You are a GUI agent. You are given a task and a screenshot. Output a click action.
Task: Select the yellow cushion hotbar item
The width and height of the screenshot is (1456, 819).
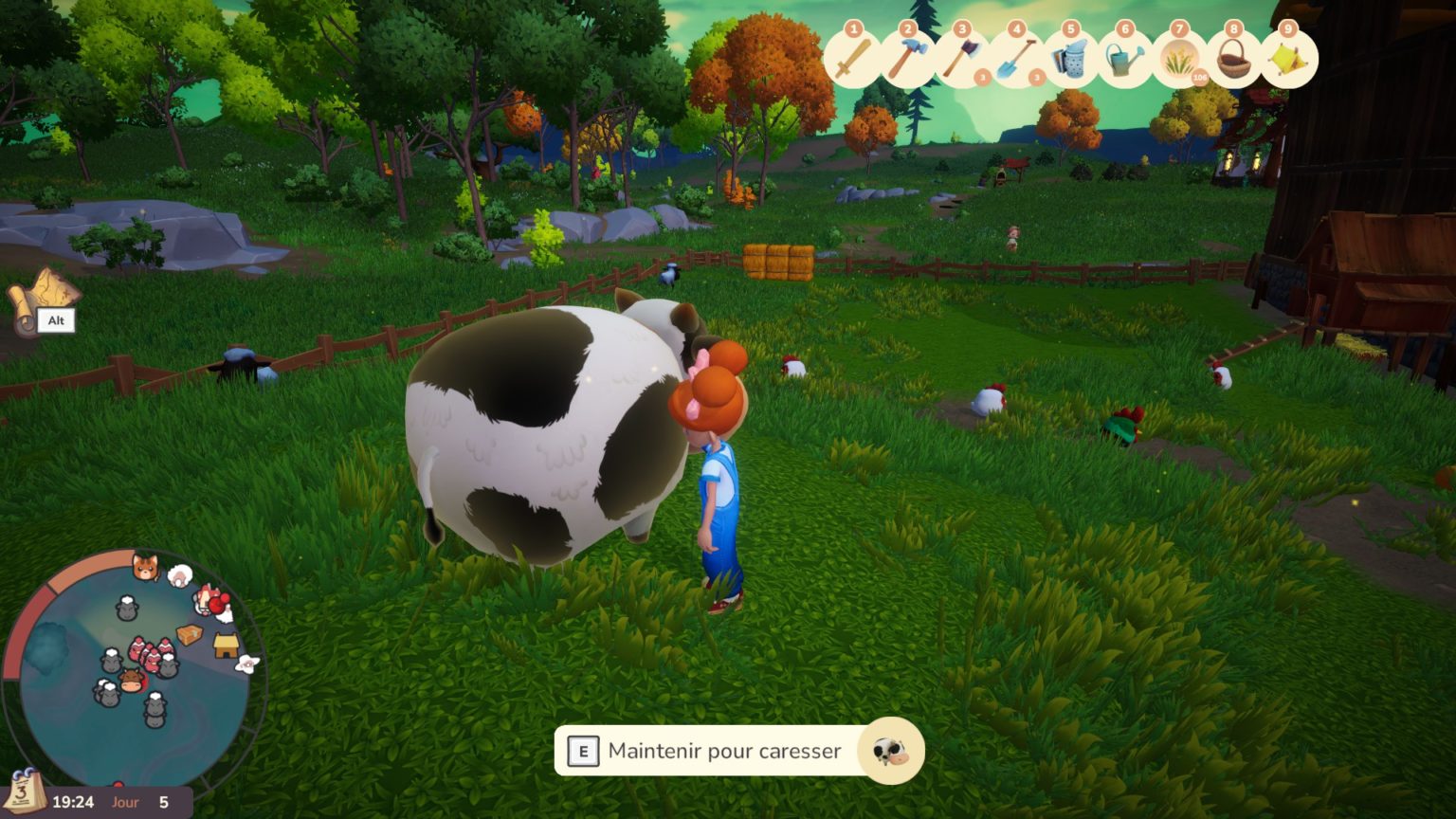click(1288, 60)
